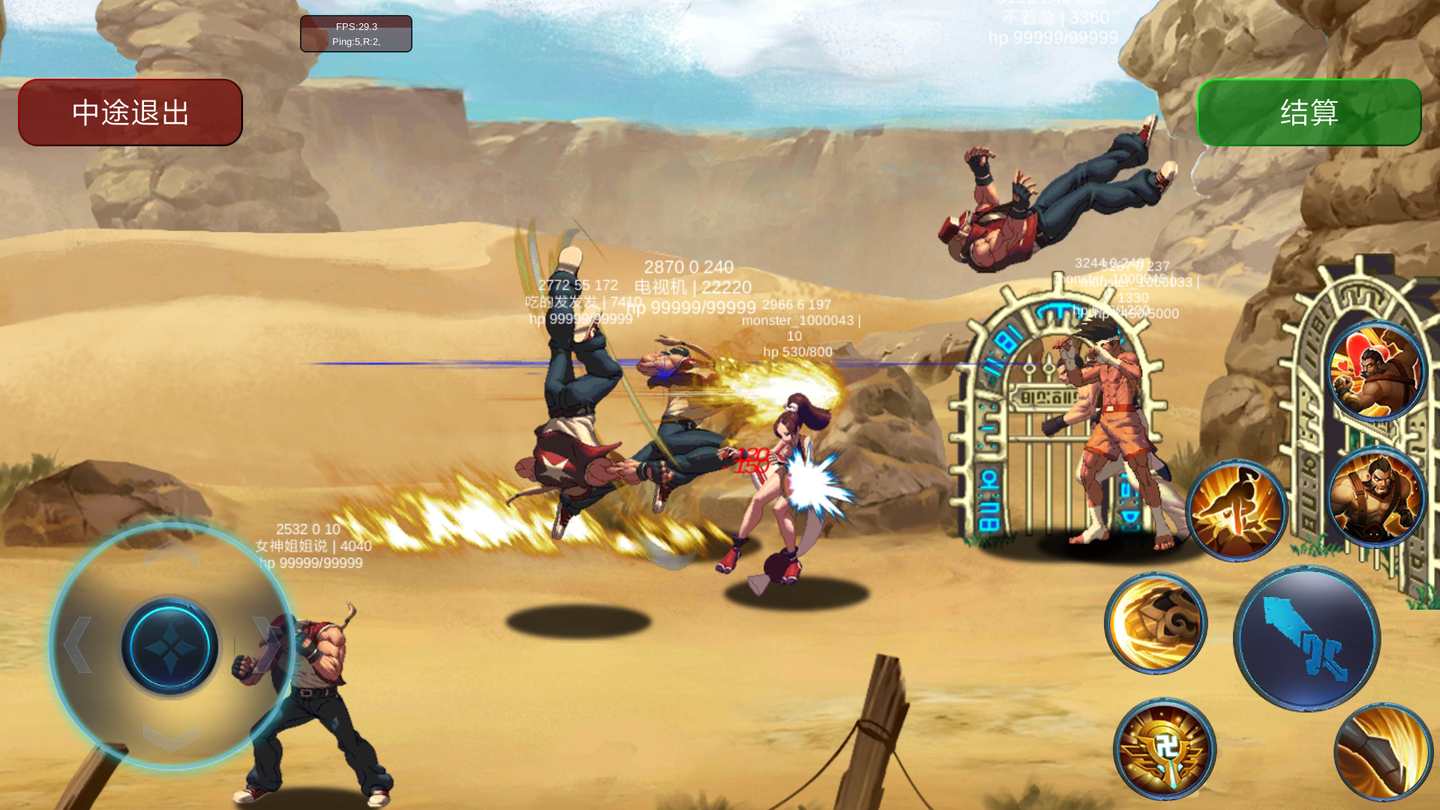Trigger the winged golden emblem skill
Image resolution: width=1440 pixels, height=810 pixels.
(x=1165, y=749)
